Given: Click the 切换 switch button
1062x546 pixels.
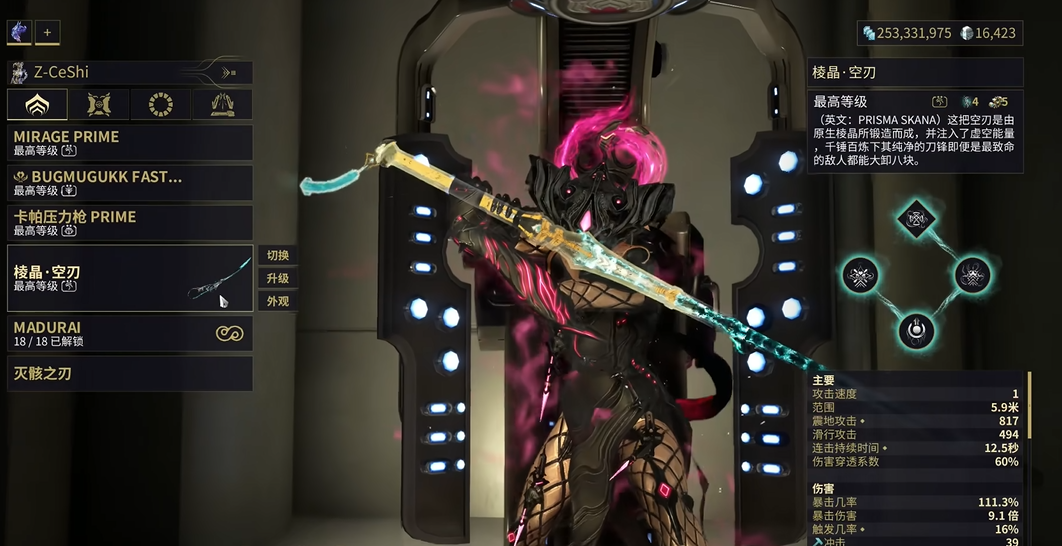Looking at the screenshot, I should pyautogui.click(x=278, y=255).
